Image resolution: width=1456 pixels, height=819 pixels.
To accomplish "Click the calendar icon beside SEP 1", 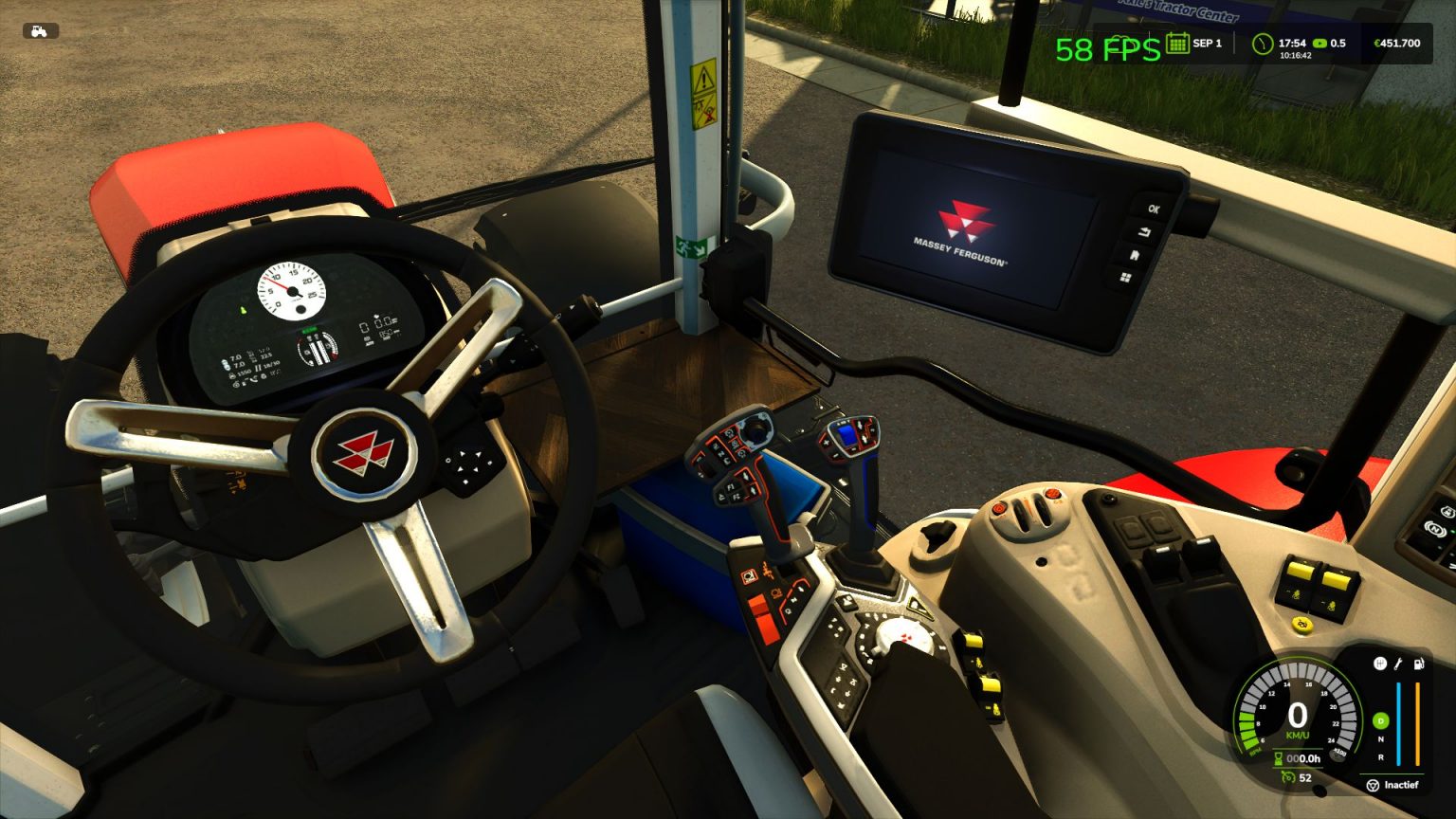I will [x=1177, y=44].
